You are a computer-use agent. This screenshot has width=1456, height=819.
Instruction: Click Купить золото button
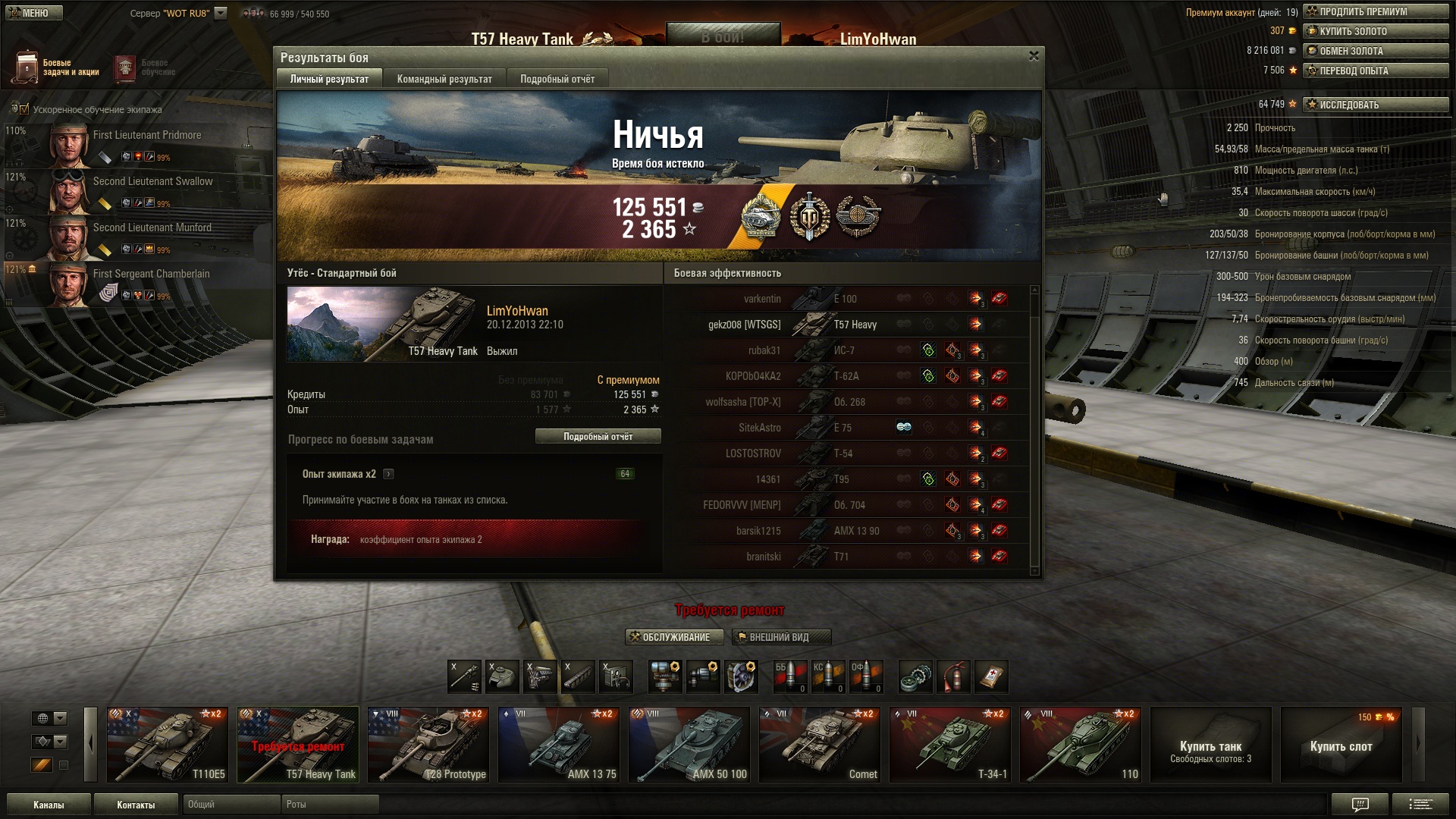1375,31
